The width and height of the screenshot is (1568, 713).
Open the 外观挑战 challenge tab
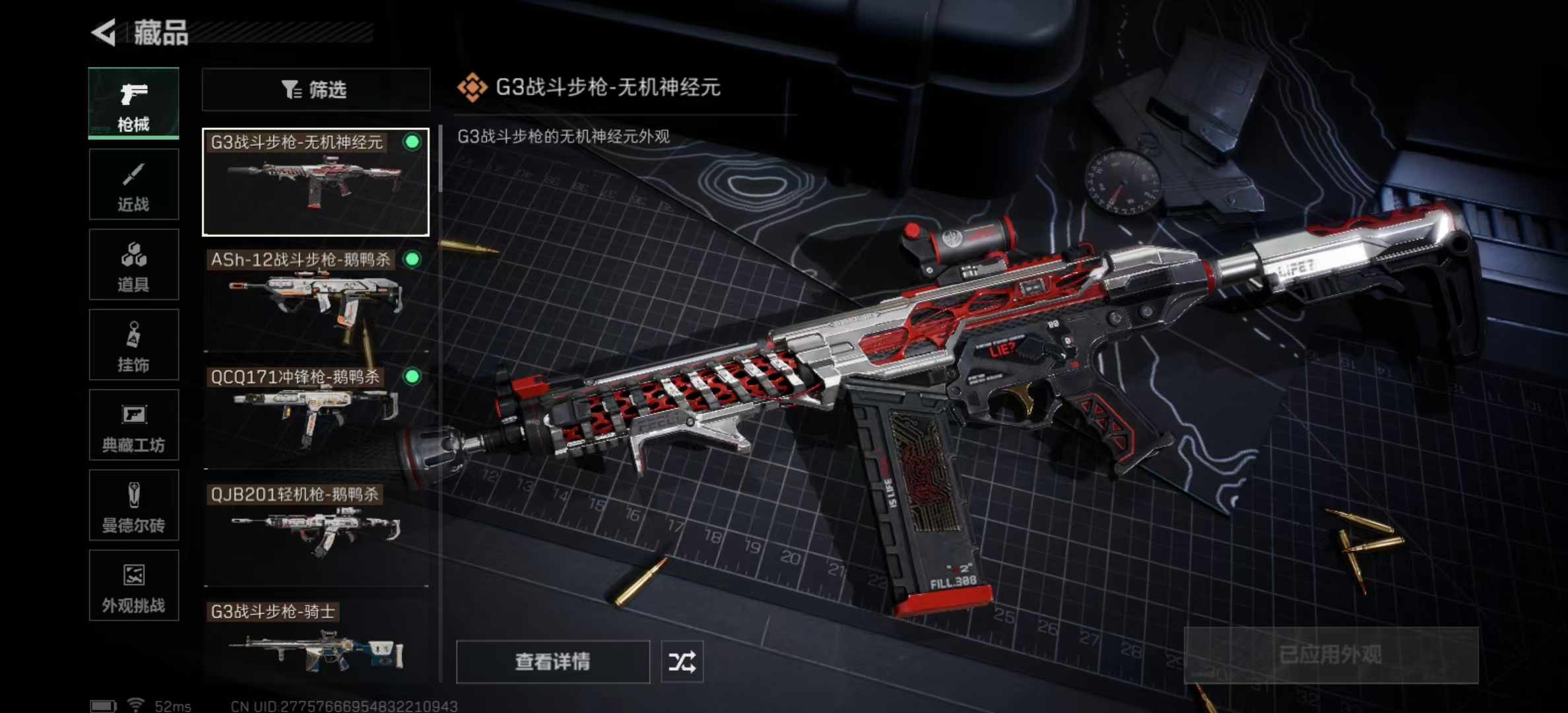click(x=133, y=586)
